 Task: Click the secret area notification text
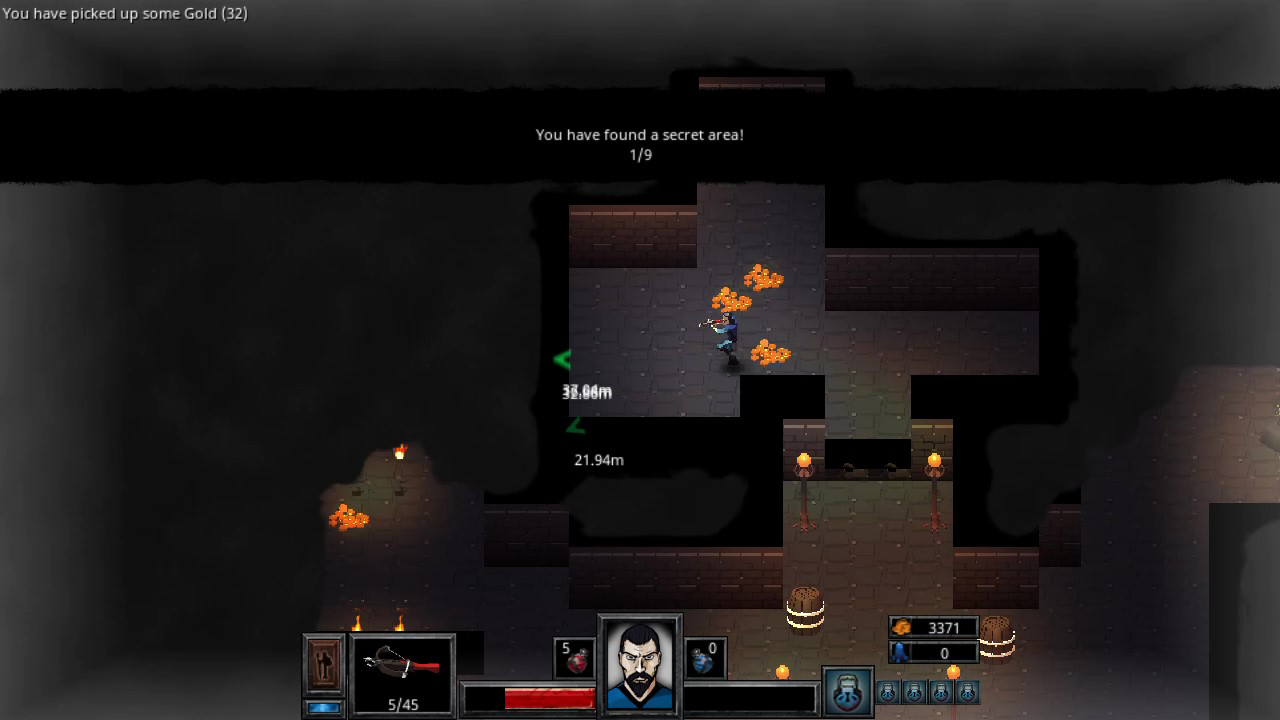pos(639,134)
